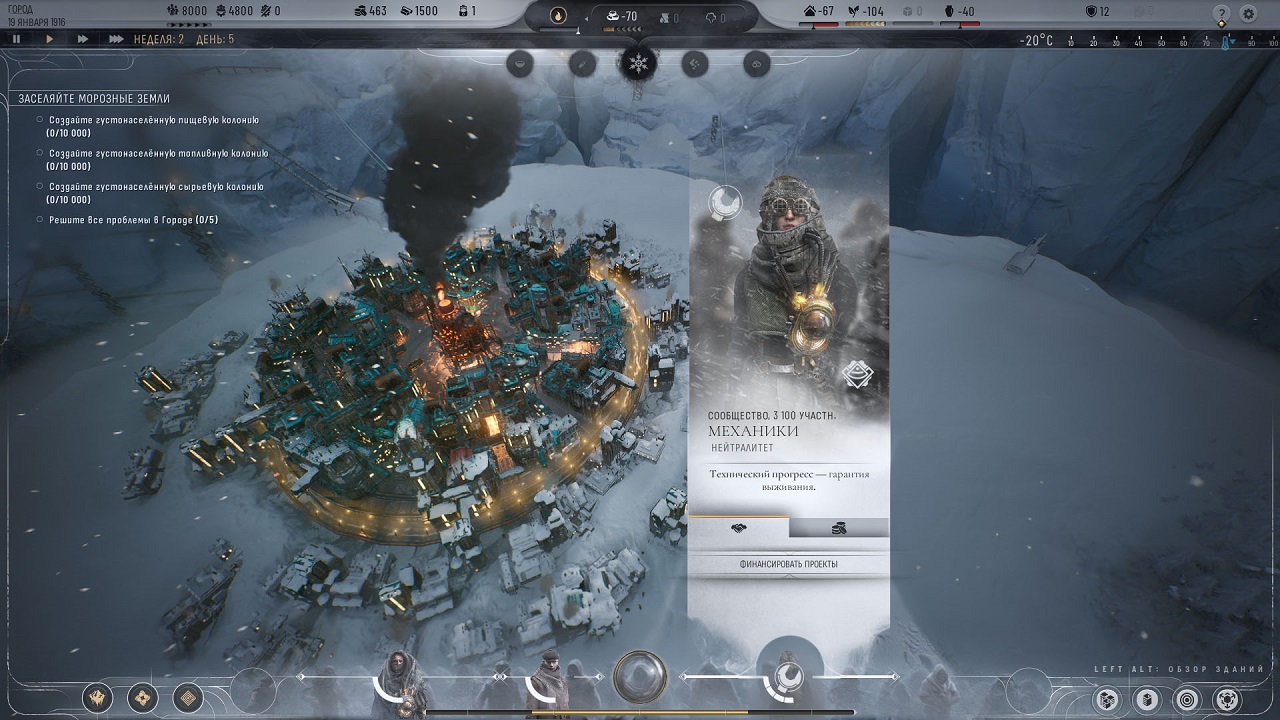Screen dimensions: 1280x720
Task: Open the game settings gear icon
Action: tap(1249, 13)
